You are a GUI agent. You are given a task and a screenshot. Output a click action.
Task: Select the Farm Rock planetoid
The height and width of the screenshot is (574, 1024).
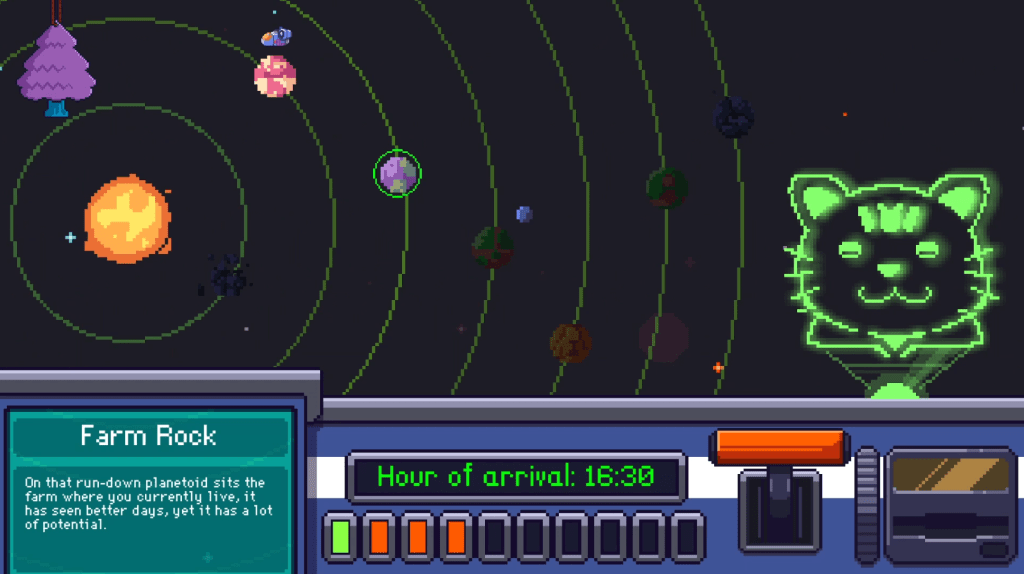[398, 174]
